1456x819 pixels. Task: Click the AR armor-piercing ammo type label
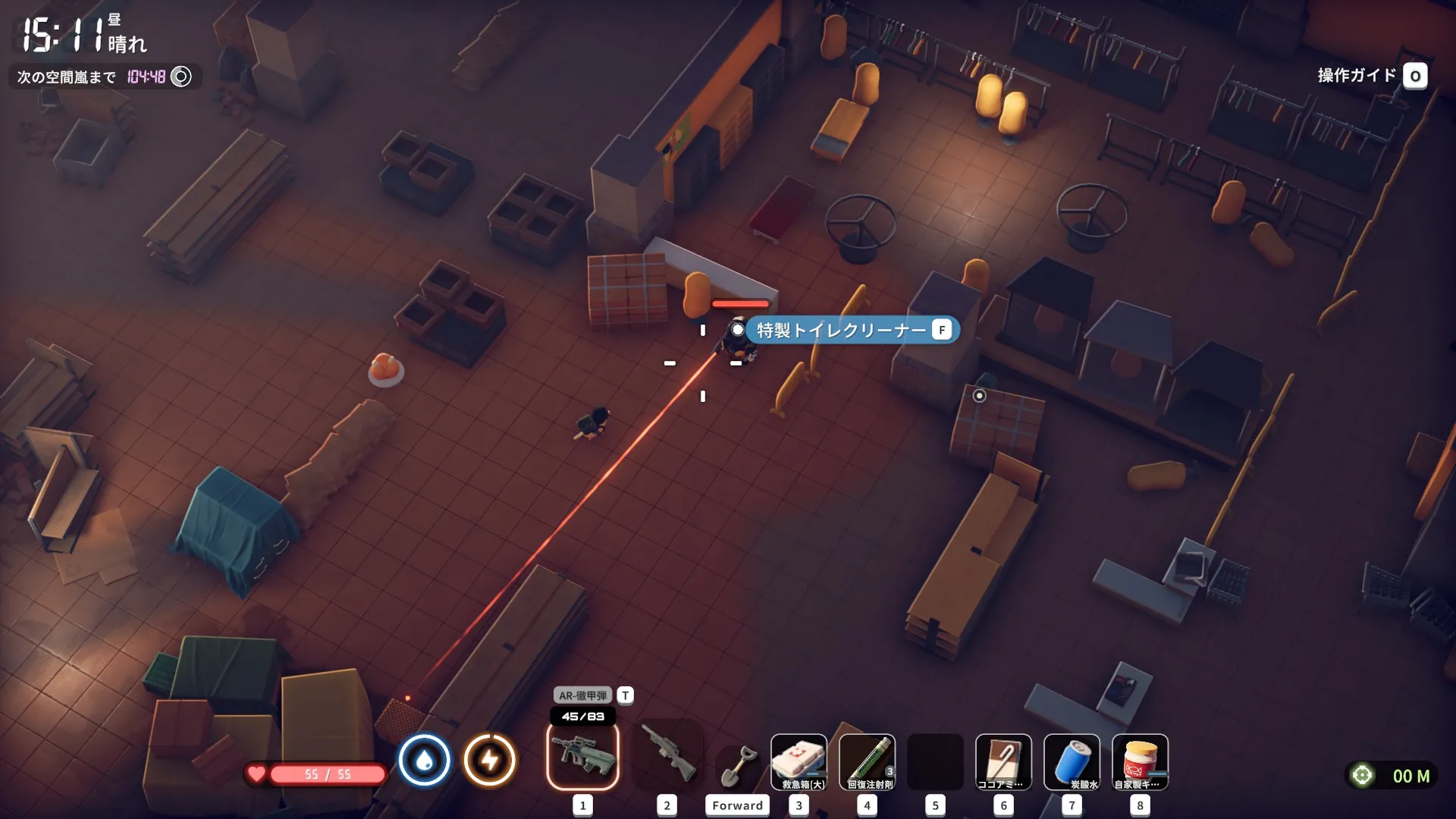pyautogui.click(x=582, y=695)
